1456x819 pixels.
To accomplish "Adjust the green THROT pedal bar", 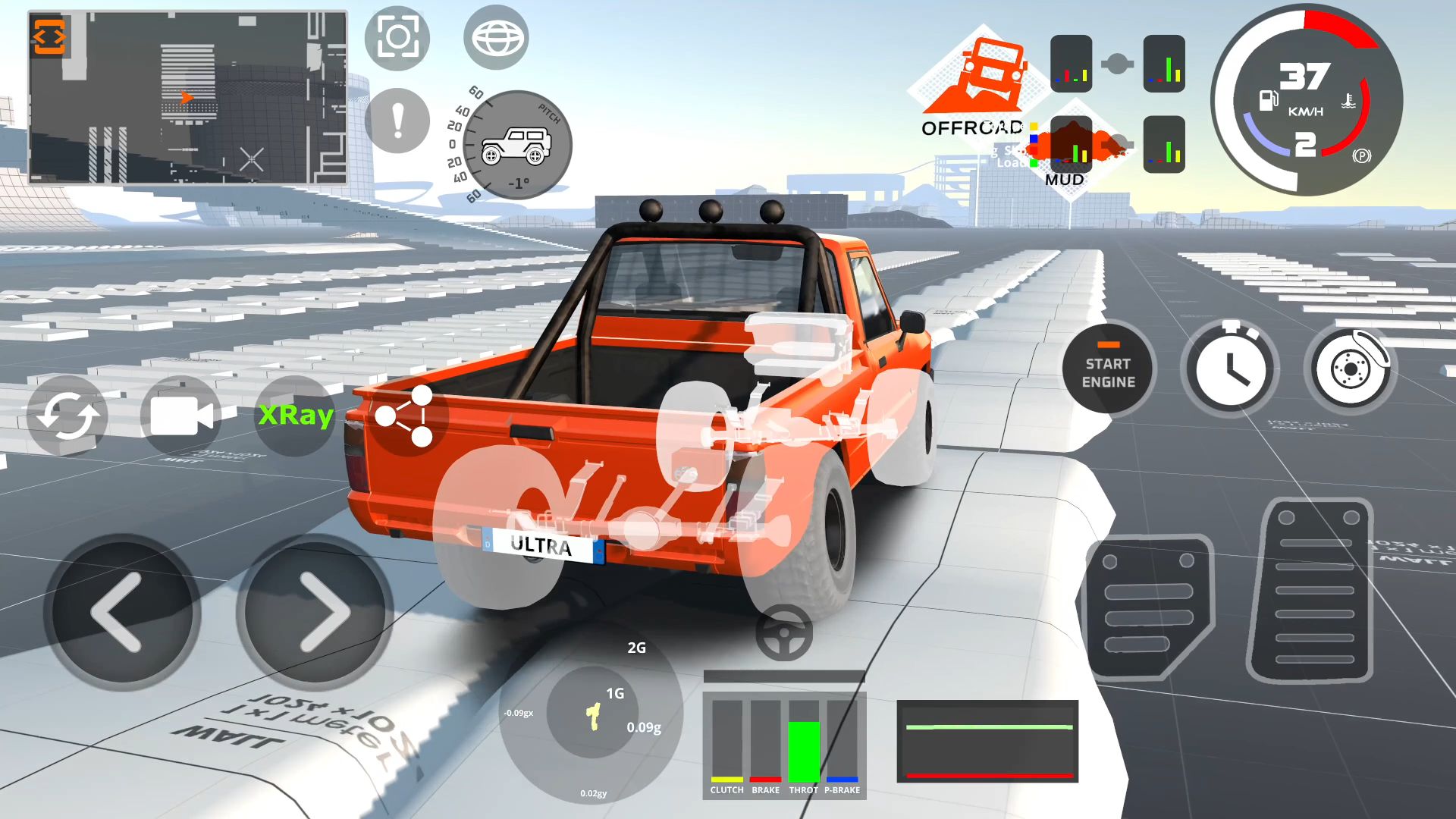I will click(805, 751).
